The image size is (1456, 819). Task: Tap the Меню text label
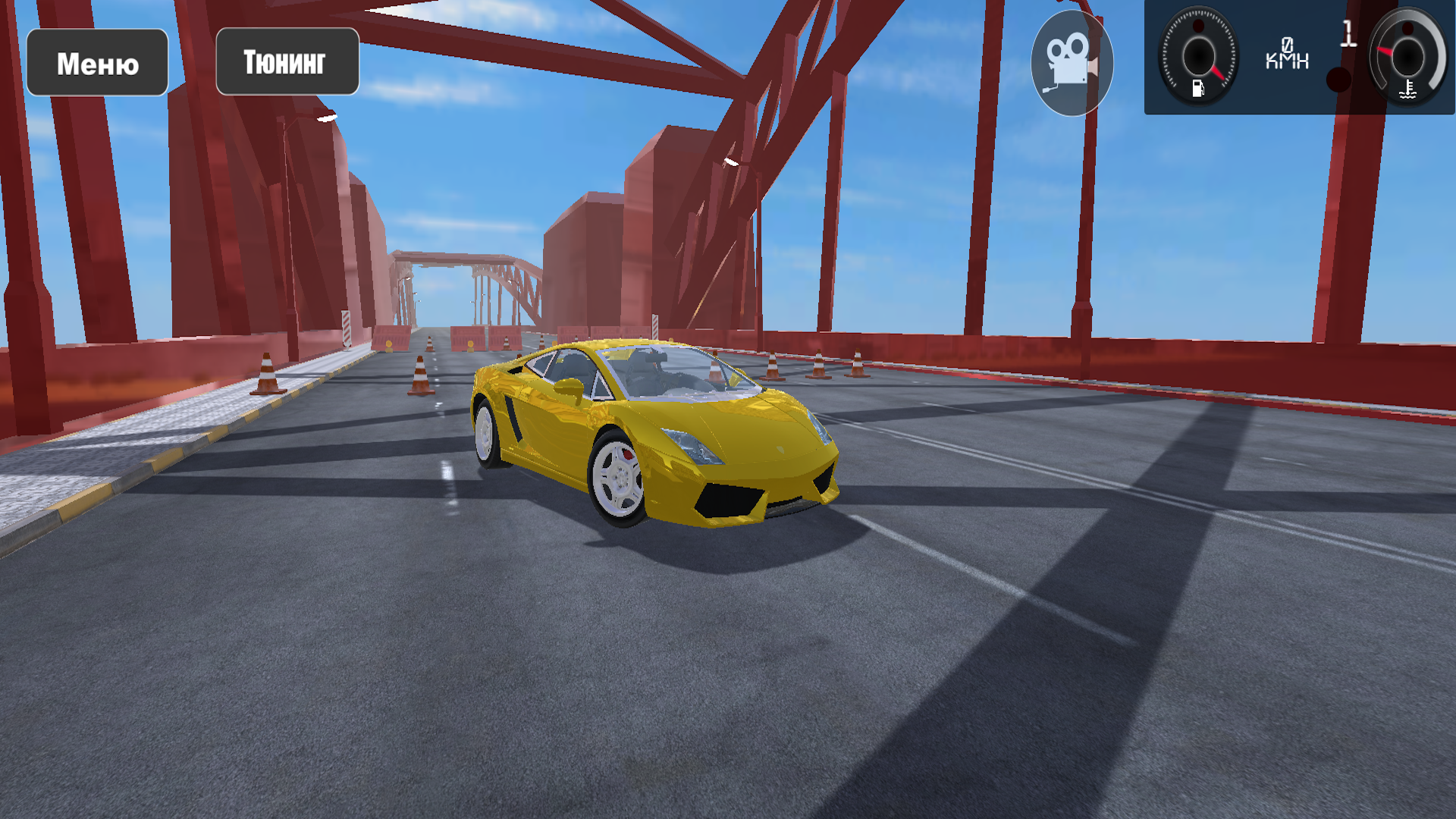[96, 62]
